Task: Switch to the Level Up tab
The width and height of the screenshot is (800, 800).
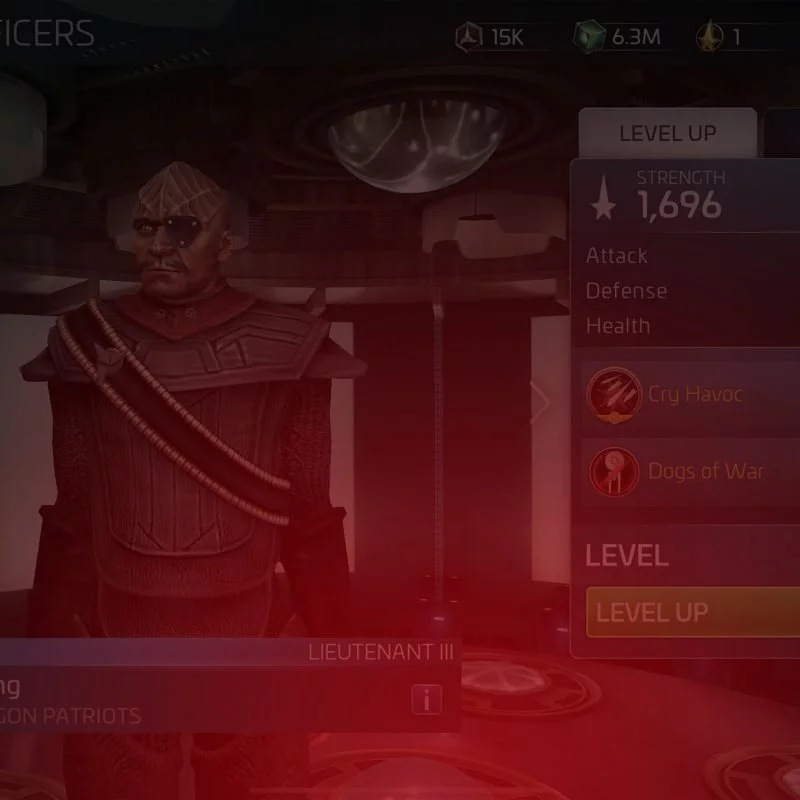Action: 667,133
